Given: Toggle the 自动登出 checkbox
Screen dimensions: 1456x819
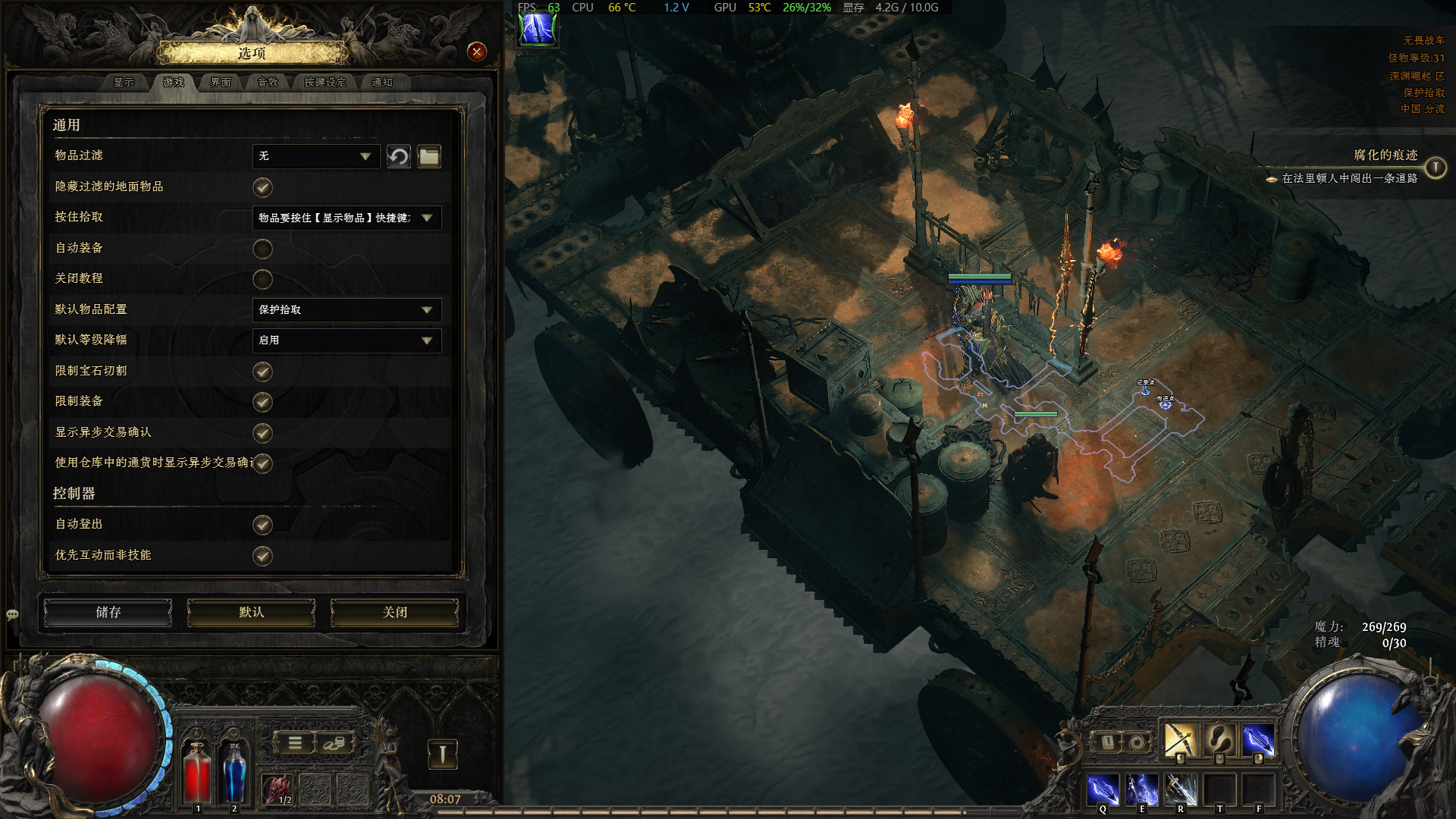Looking at the screenshot, I should pos(262,525).
